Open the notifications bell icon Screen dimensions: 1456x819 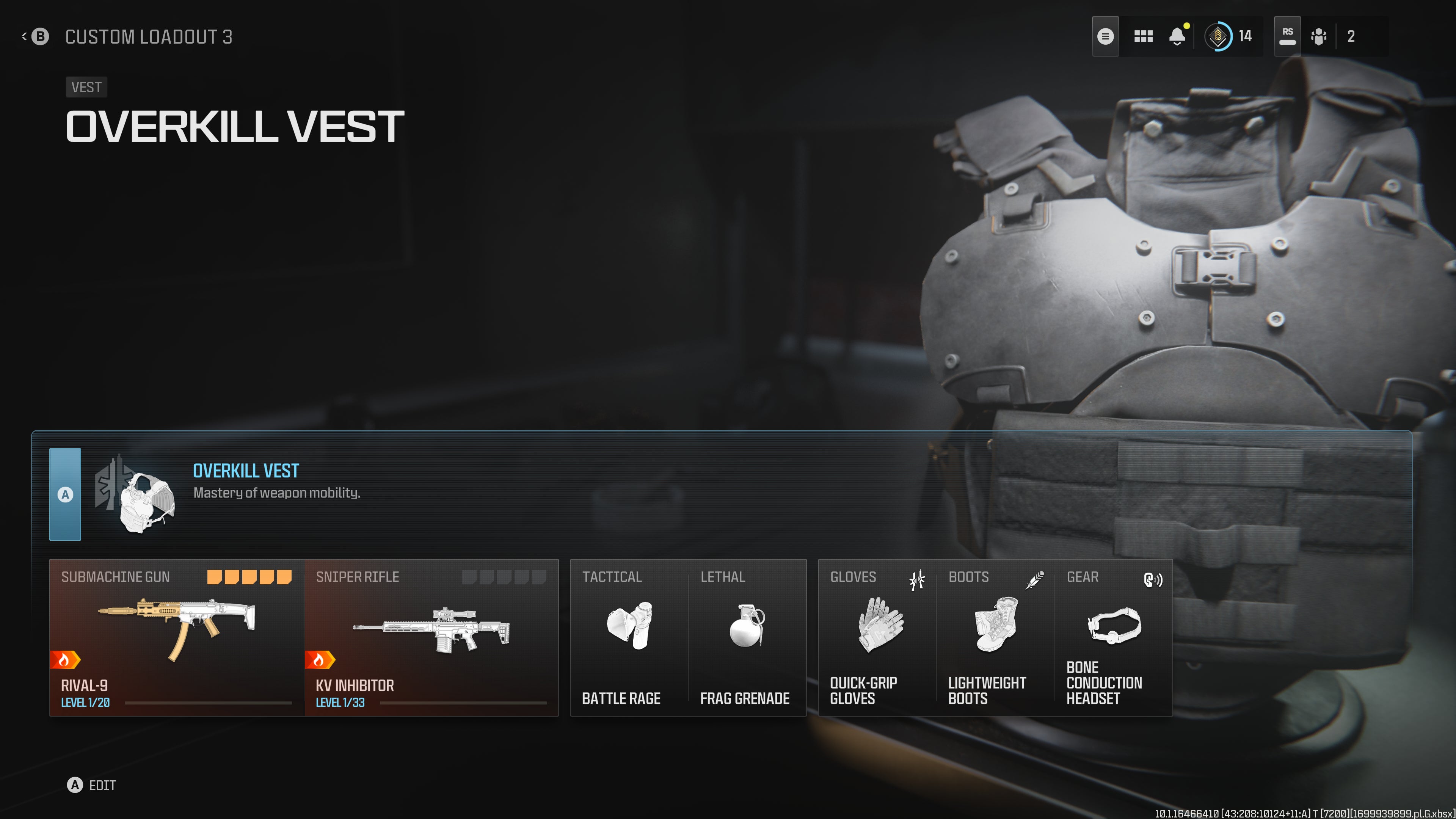point(1178,36)
